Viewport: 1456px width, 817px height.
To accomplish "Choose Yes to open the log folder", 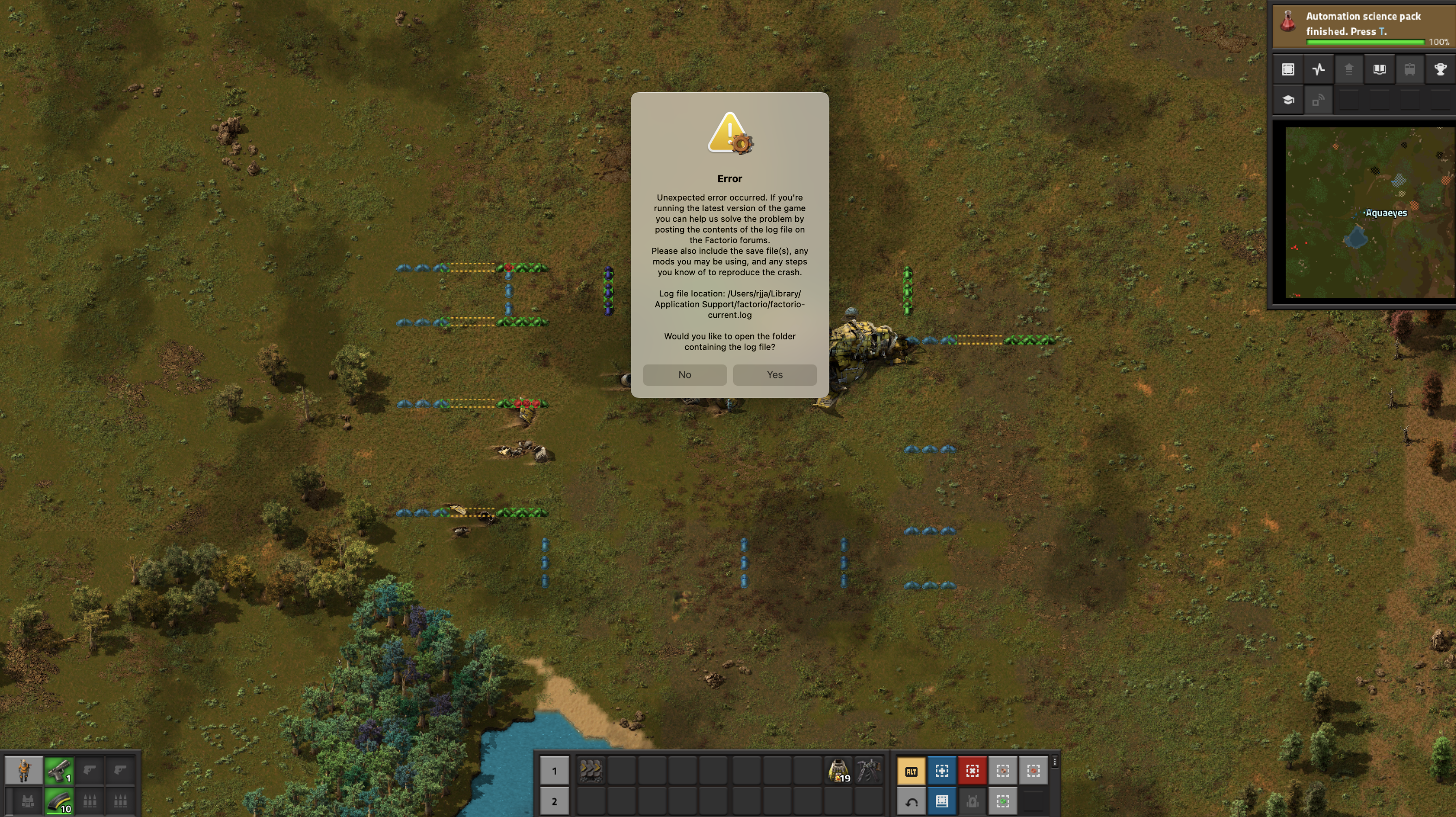I will click(x=774, y=374).
